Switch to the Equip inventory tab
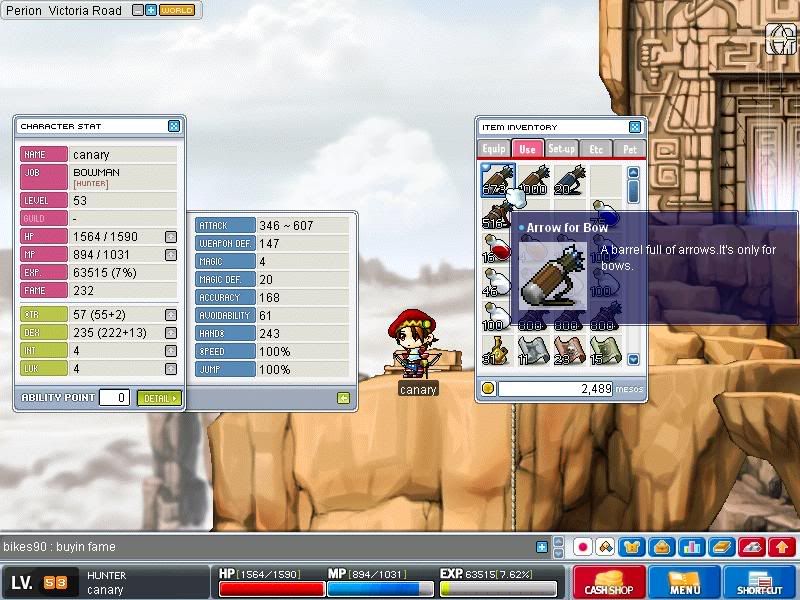The image size is (800, 600). [x=494, y=149]
